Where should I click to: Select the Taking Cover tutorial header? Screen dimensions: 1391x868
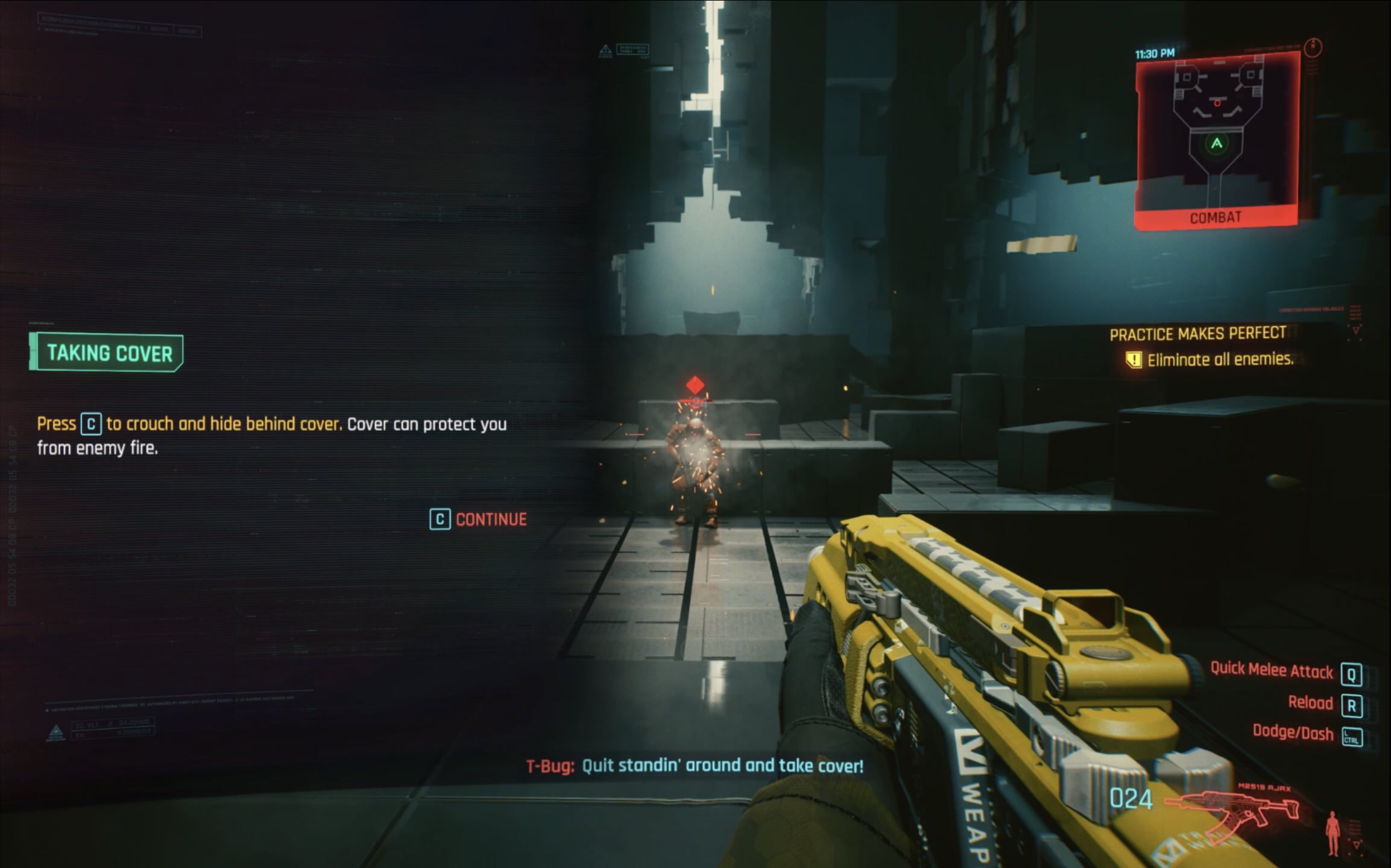click(x=107, y=353)
